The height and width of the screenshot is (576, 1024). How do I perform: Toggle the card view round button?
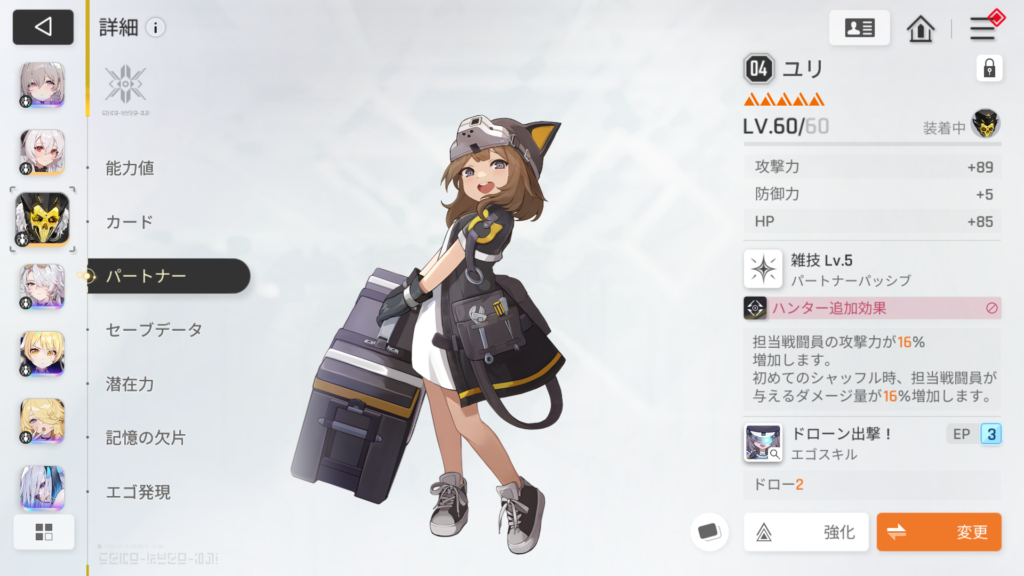tap(709, 531)
